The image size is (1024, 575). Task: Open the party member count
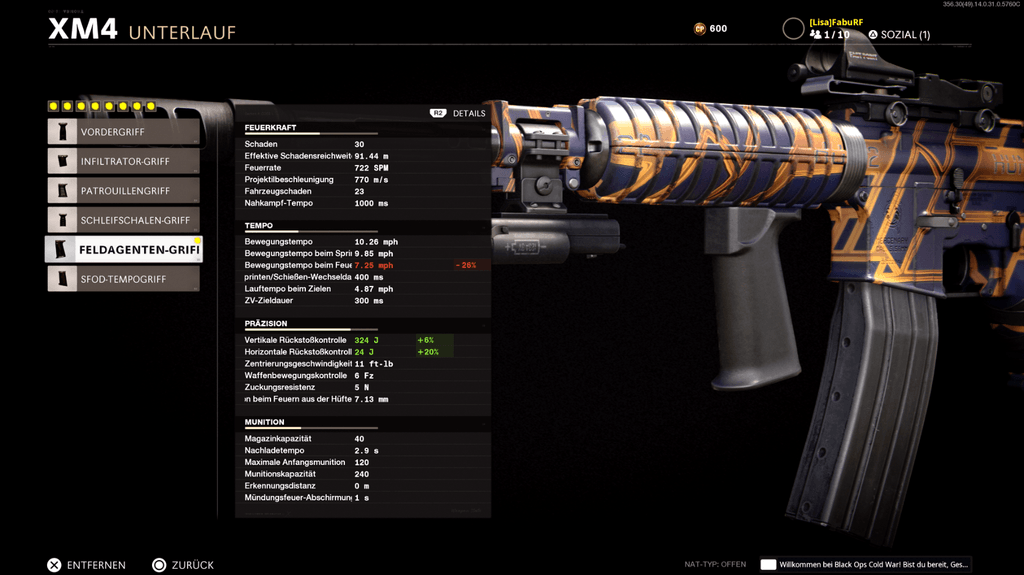pyautogui.click(x=830, y=35)
